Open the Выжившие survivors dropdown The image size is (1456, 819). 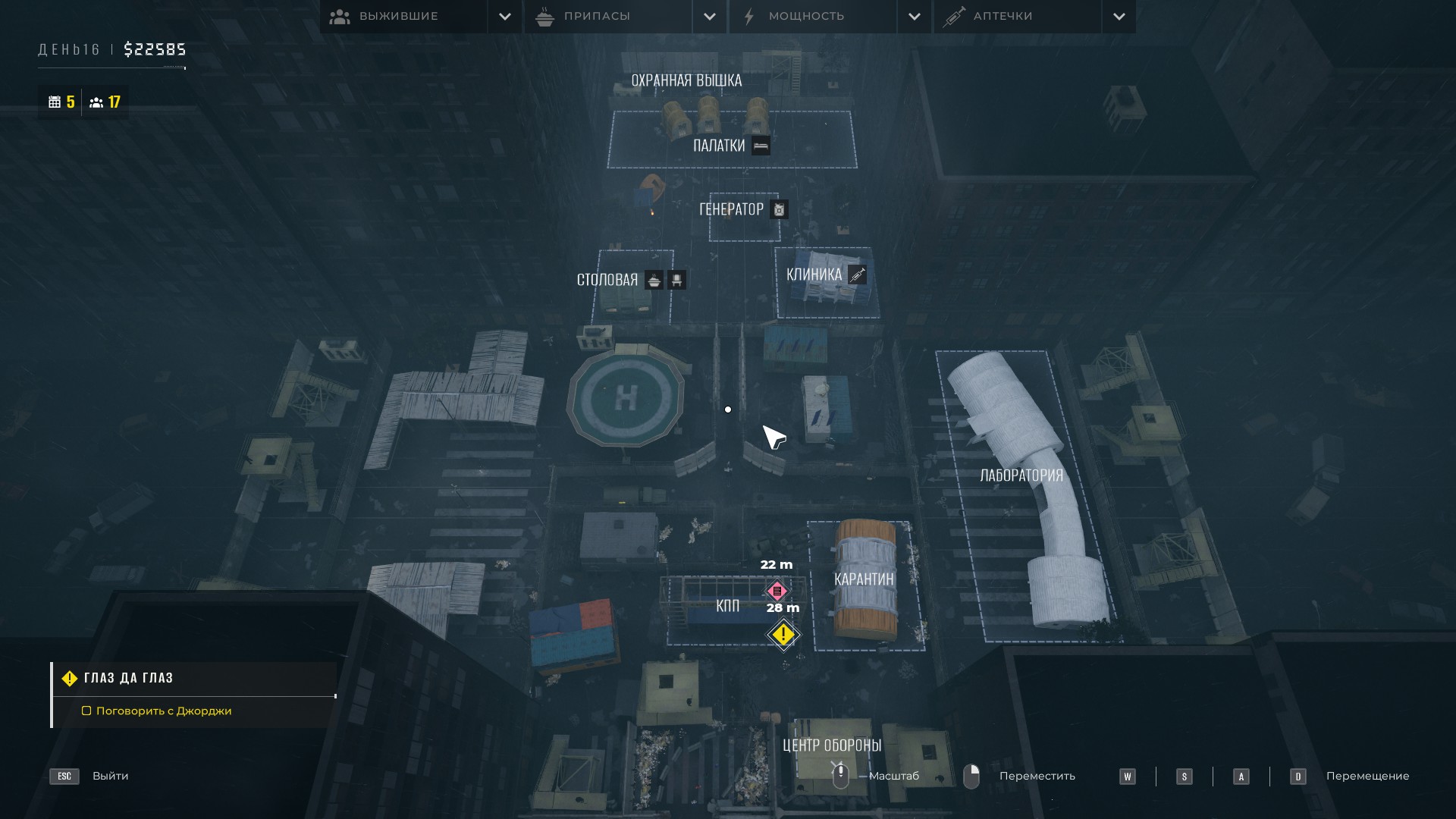click(x=504, y=17)
